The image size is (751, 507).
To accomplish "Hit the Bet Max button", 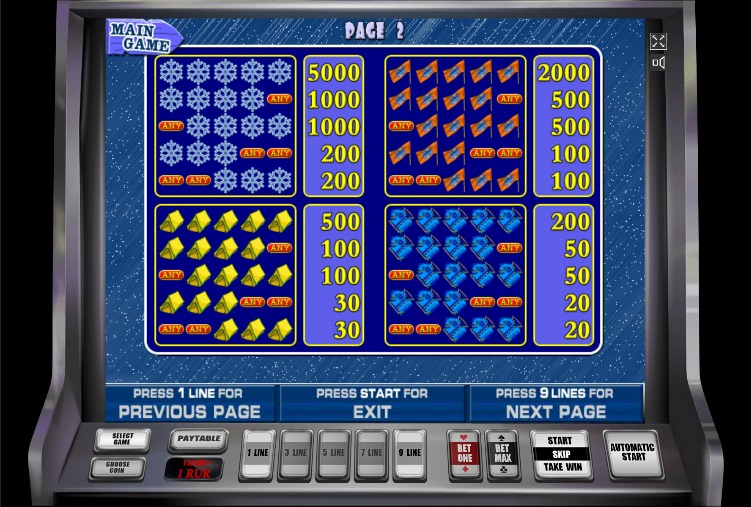I will pyautogui.click(x=501, y=455).
